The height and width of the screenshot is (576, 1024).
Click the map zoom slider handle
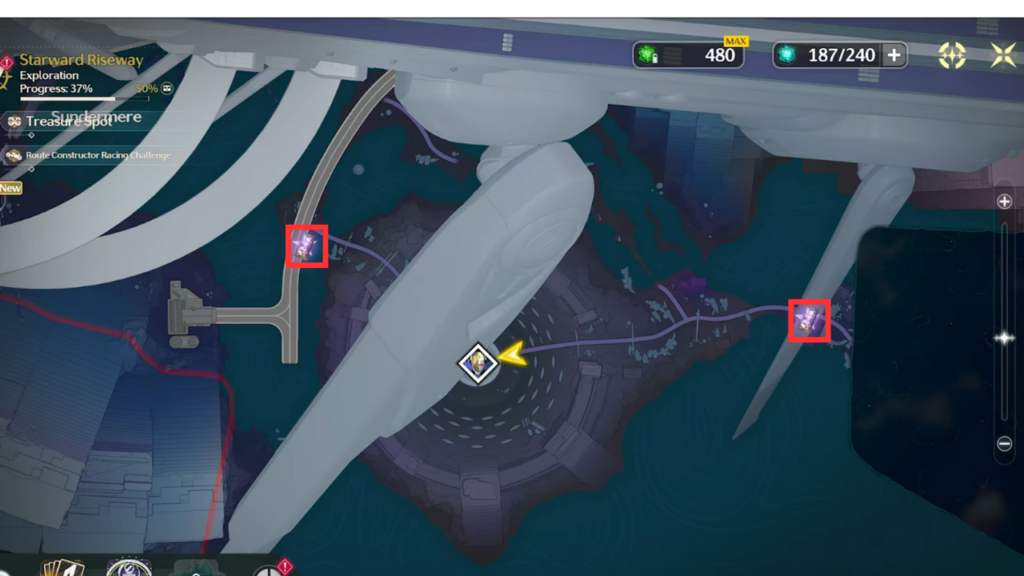(1005, 338)
